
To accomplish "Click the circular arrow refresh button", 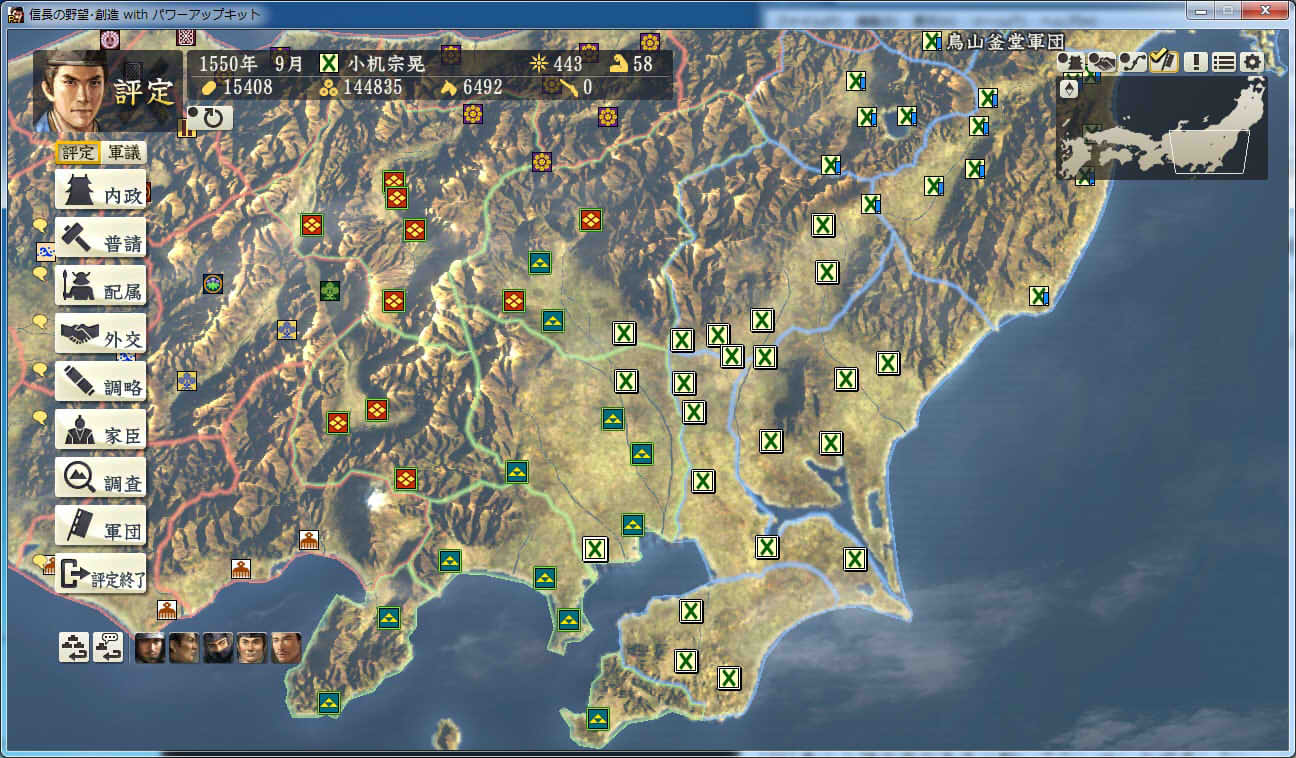I will (x=211, y=119).
